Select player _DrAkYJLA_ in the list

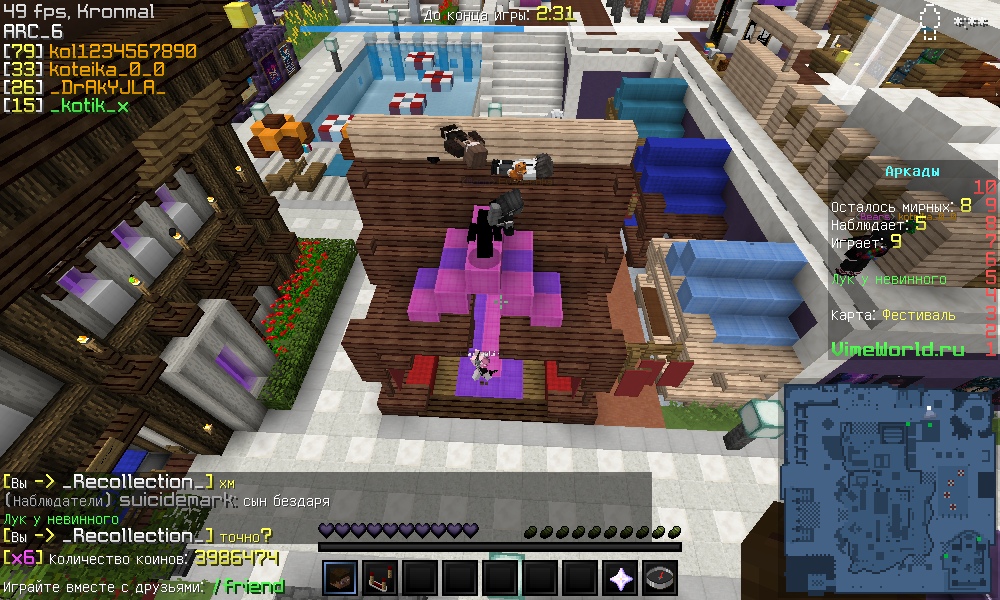pos(106,87)
